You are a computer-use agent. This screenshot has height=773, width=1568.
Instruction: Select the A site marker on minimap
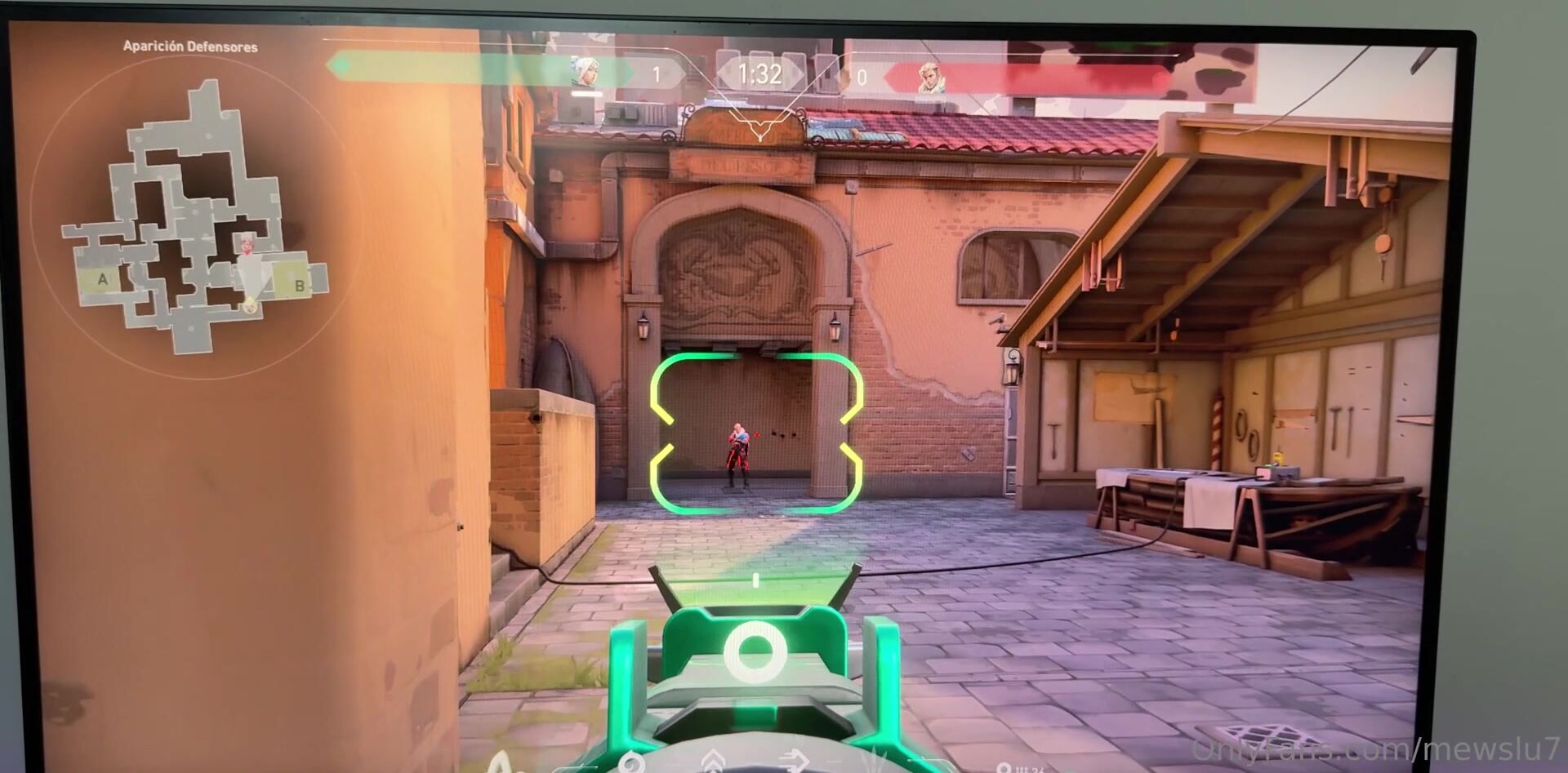[103, 279]
